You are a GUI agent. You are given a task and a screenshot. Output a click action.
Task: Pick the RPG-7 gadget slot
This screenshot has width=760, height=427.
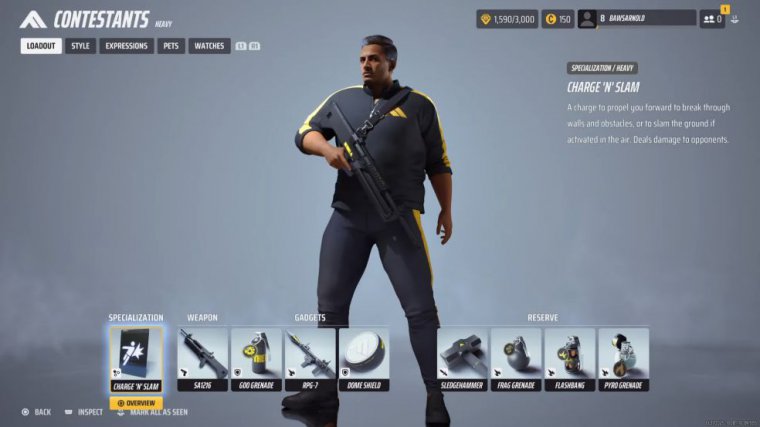click(309, 357)
